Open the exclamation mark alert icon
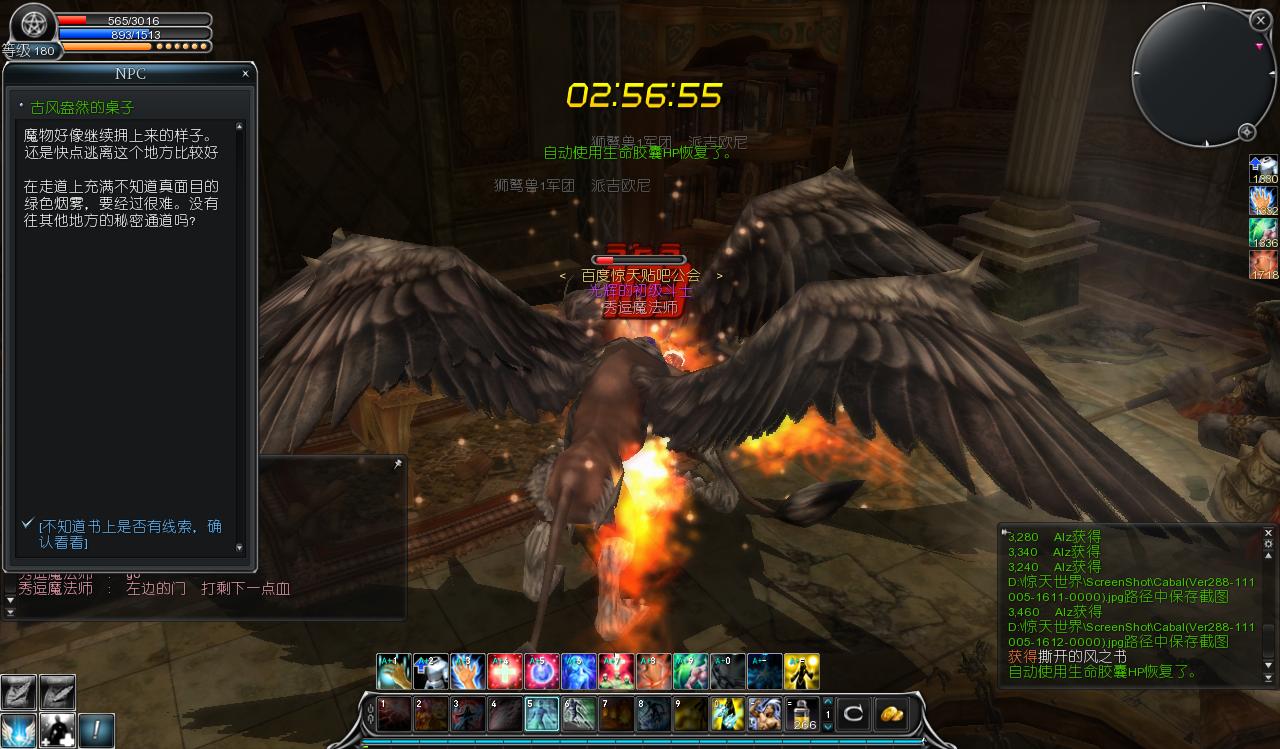The image size is (1280, 749). click(x=97, y=730)
